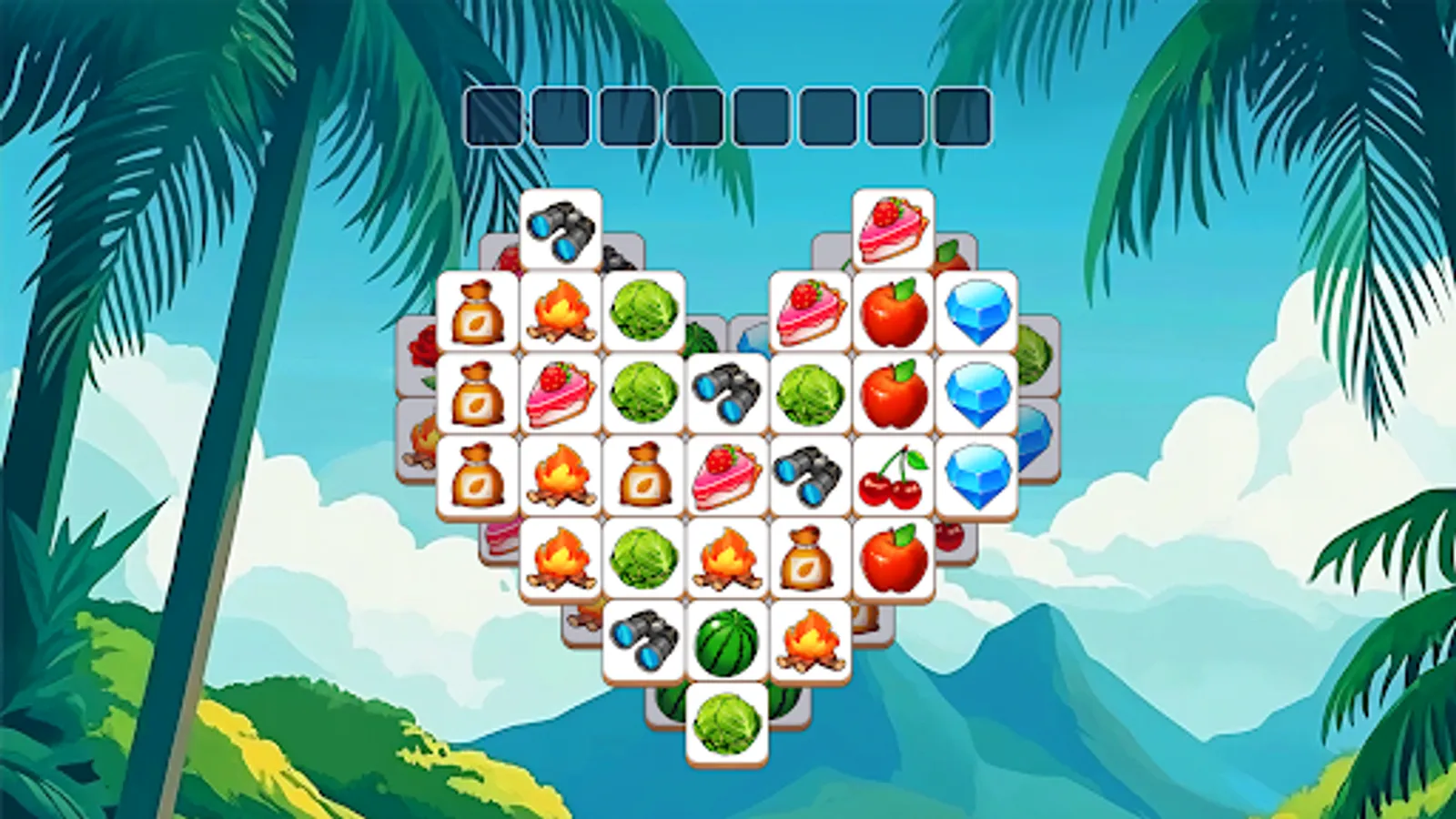Tap the strawberry cake tile in the top-right
Image resolution: width=1456 pixels, height=819 pixels.
coord(895,227)
